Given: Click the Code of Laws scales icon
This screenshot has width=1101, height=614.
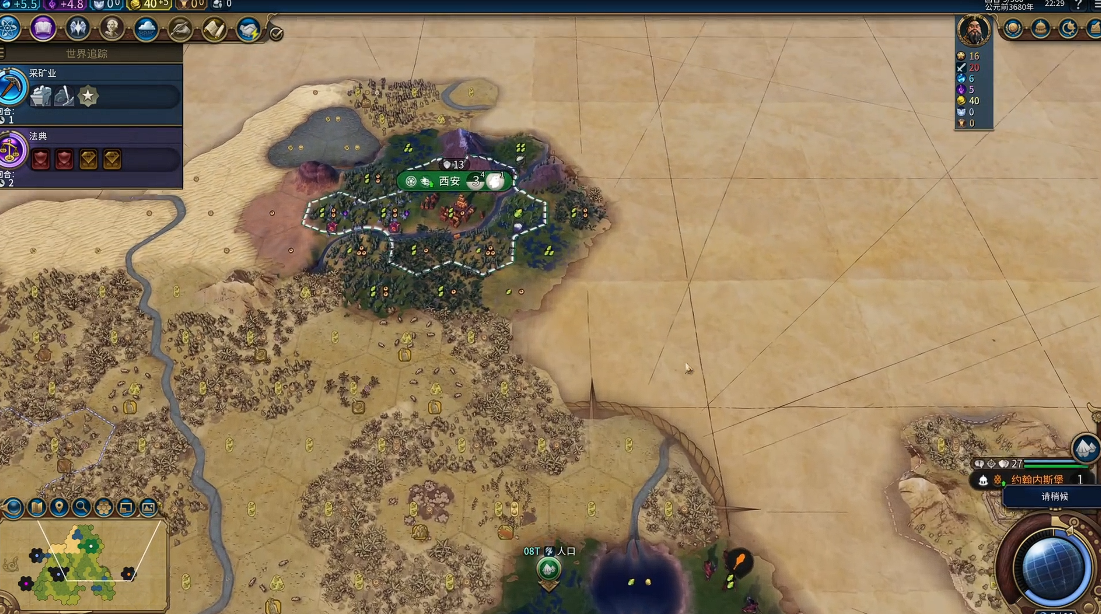Looking at the screenshot, I should point(11,150).
